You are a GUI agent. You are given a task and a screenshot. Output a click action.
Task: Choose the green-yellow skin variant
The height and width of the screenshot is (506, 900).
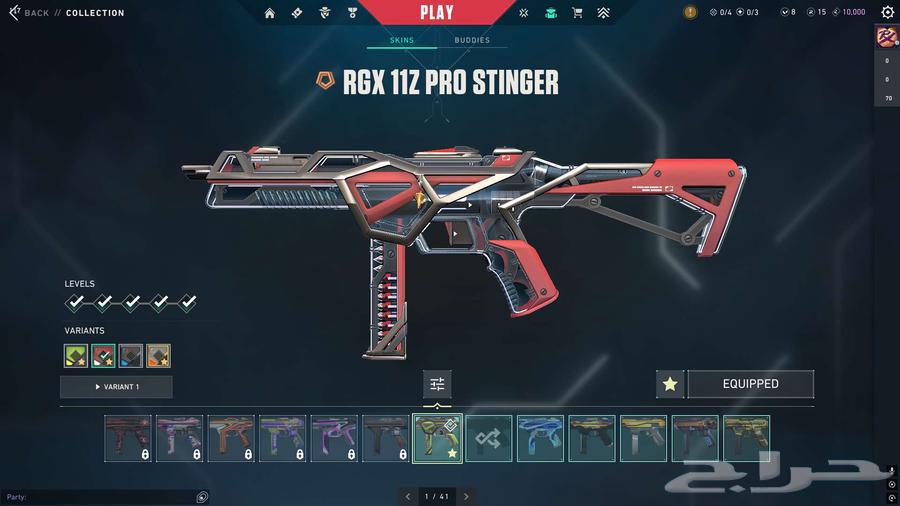coord(76,355)
